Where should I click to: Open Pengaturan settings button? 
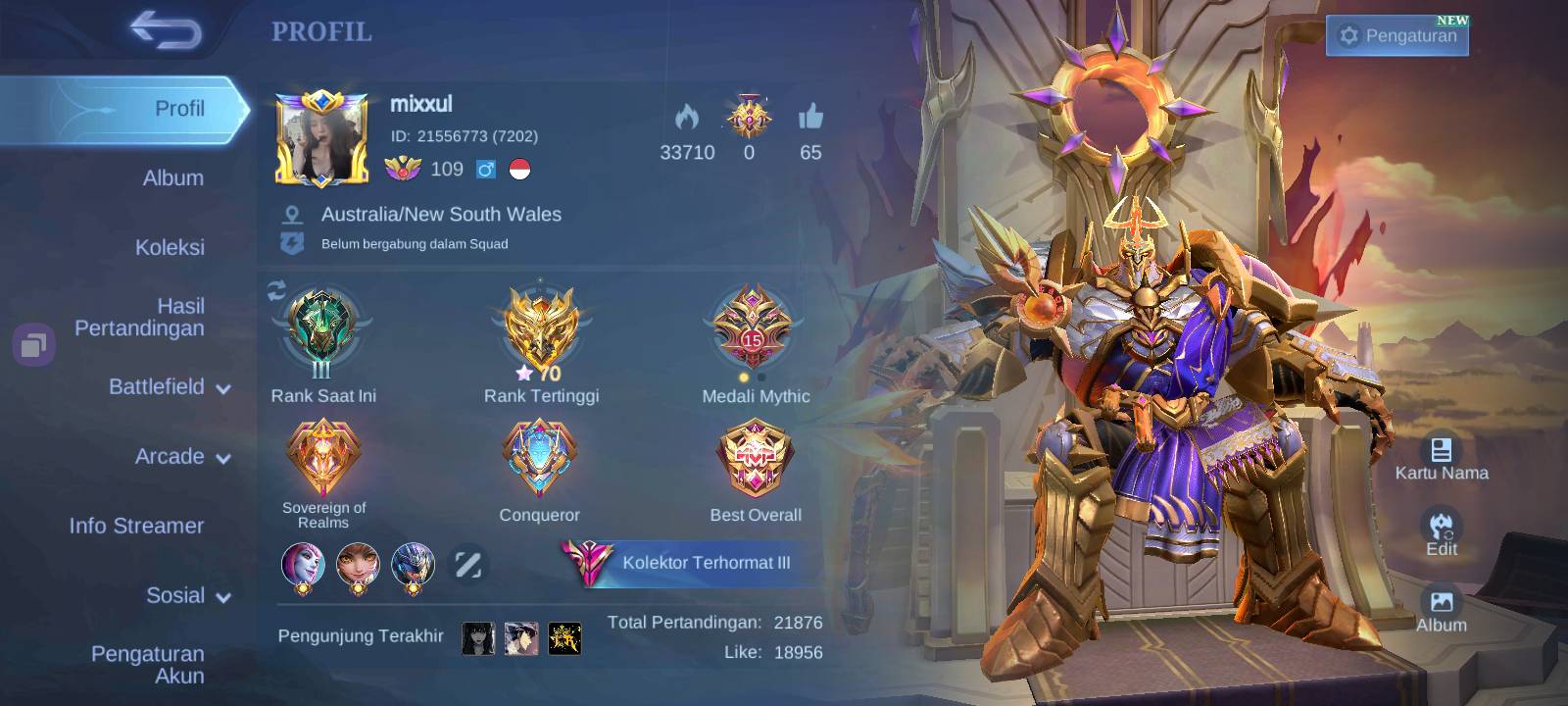click(1397, 36)
